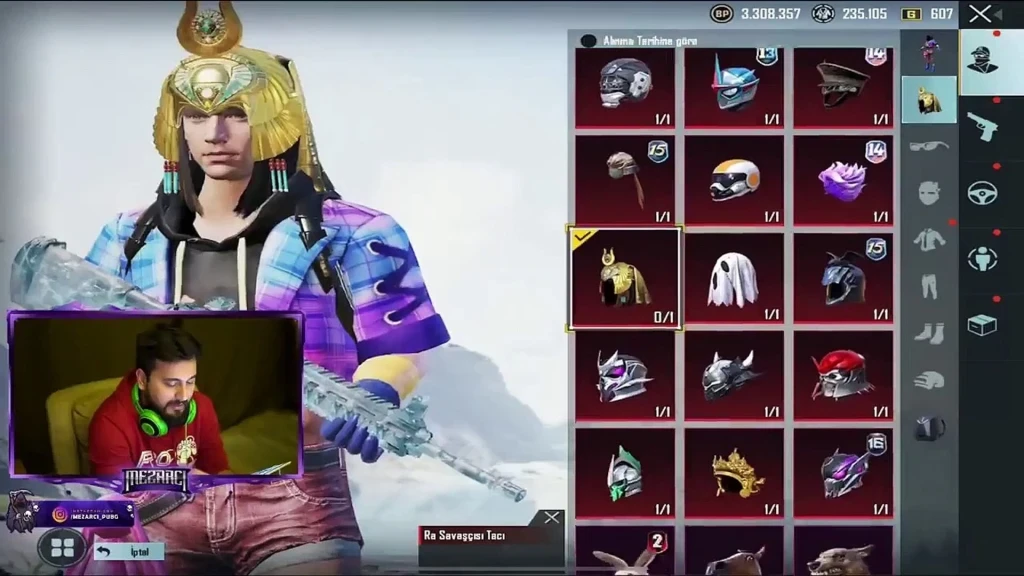Choose the equipped Ra warrior pharaoh crown
This screenshot has width=1024, height=576.
[x=625, y=279]
